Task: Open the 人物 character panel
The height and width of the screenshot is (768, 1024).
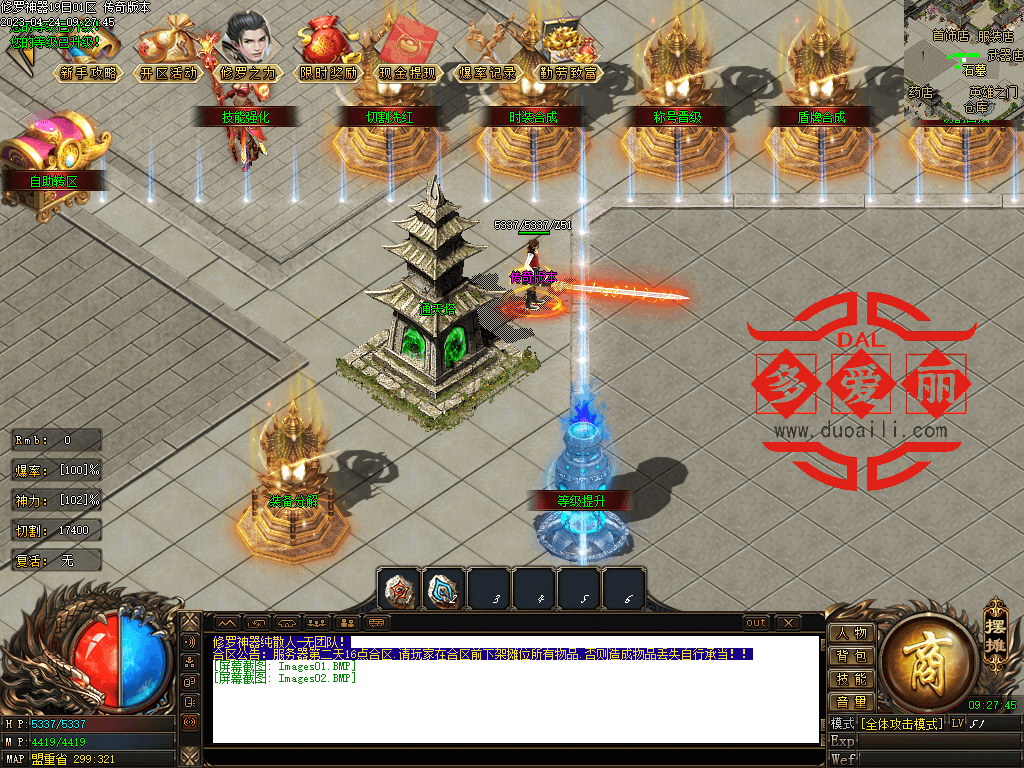Action: point(851,633)
